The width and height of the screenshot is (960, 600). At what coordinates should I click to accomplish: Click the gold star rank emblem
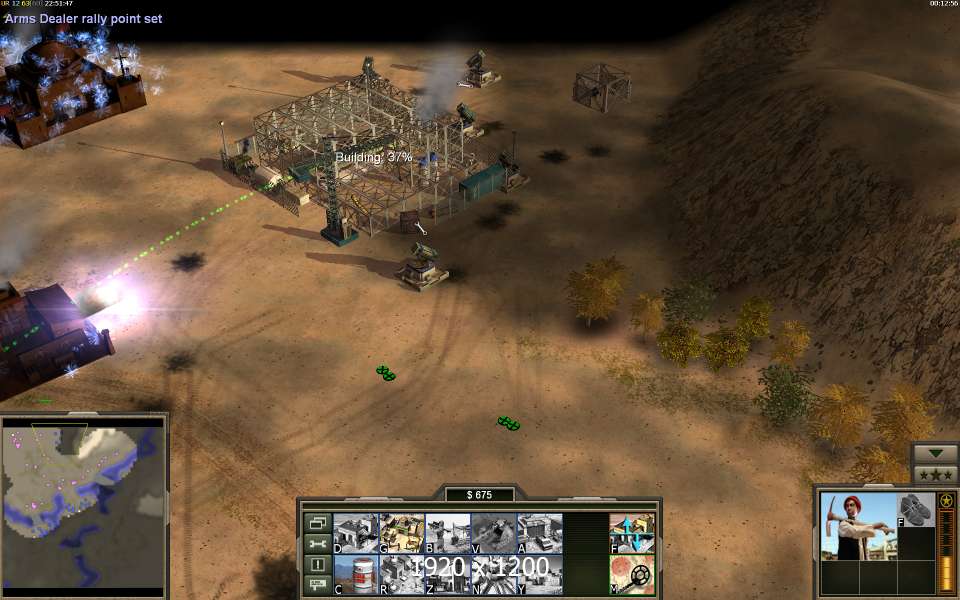coord(946,500)
